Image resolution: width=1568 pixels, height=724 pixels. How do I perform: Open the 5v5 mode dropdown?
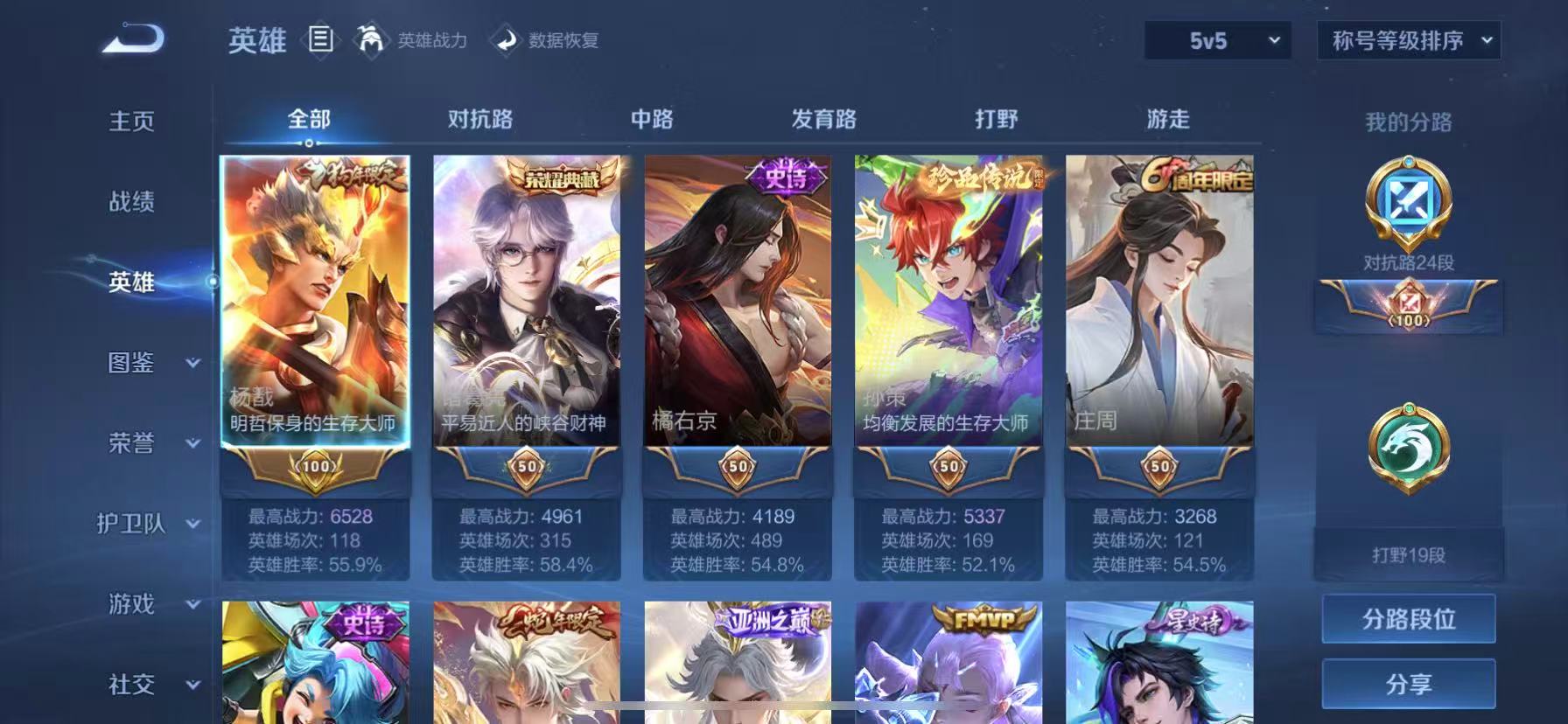tap(1216, 40)
